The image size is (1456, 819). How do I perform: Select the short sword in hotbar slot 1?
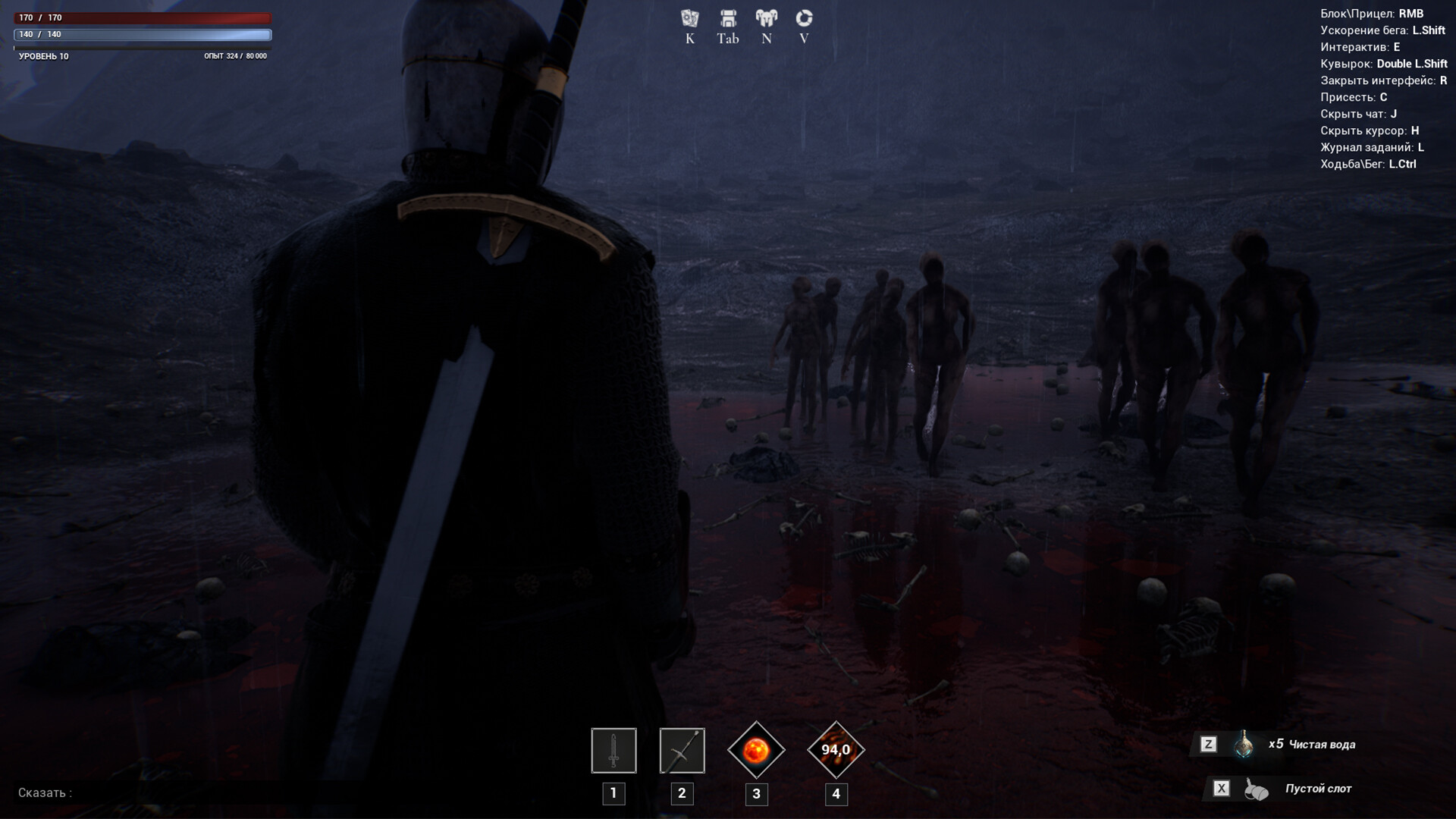point(613,751)
